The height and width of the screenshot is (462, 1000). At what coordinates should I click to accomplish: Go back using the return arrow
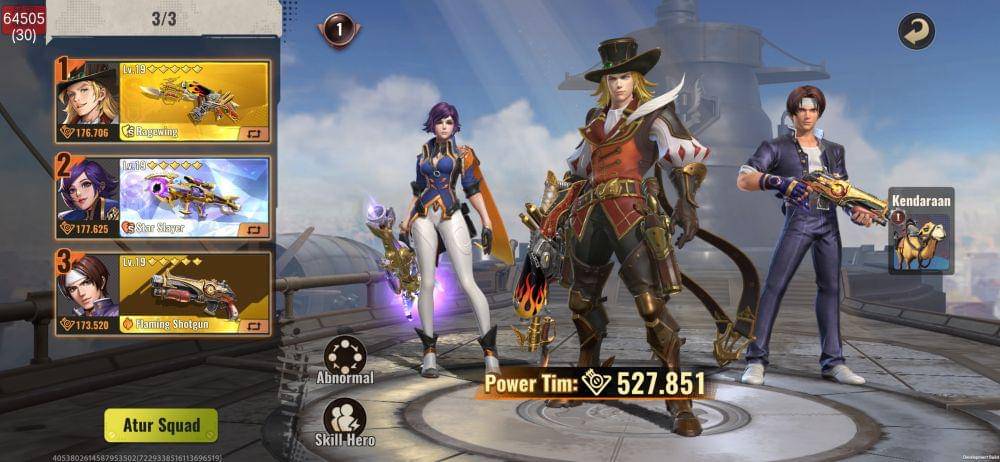[915, 31]
